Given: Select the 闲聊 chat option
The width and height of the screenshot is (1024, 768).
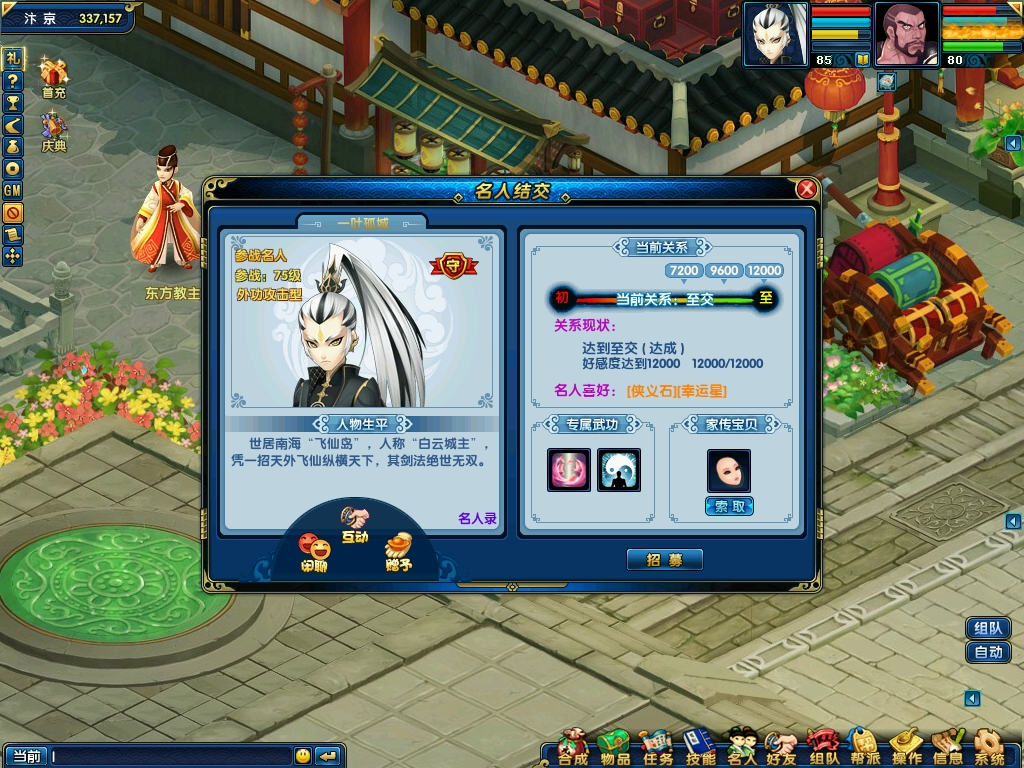Looking at the screenshot, I should (314, 553).
